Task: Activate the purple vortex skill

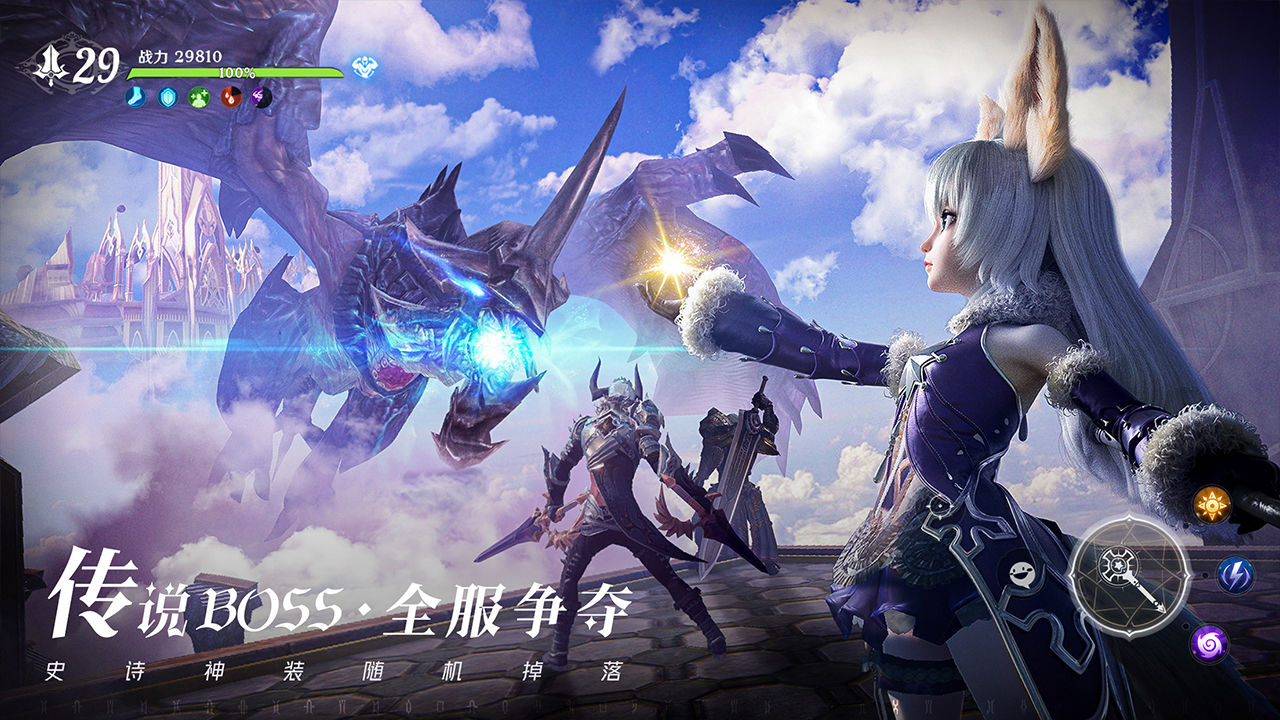Action: coord(1208,642)
